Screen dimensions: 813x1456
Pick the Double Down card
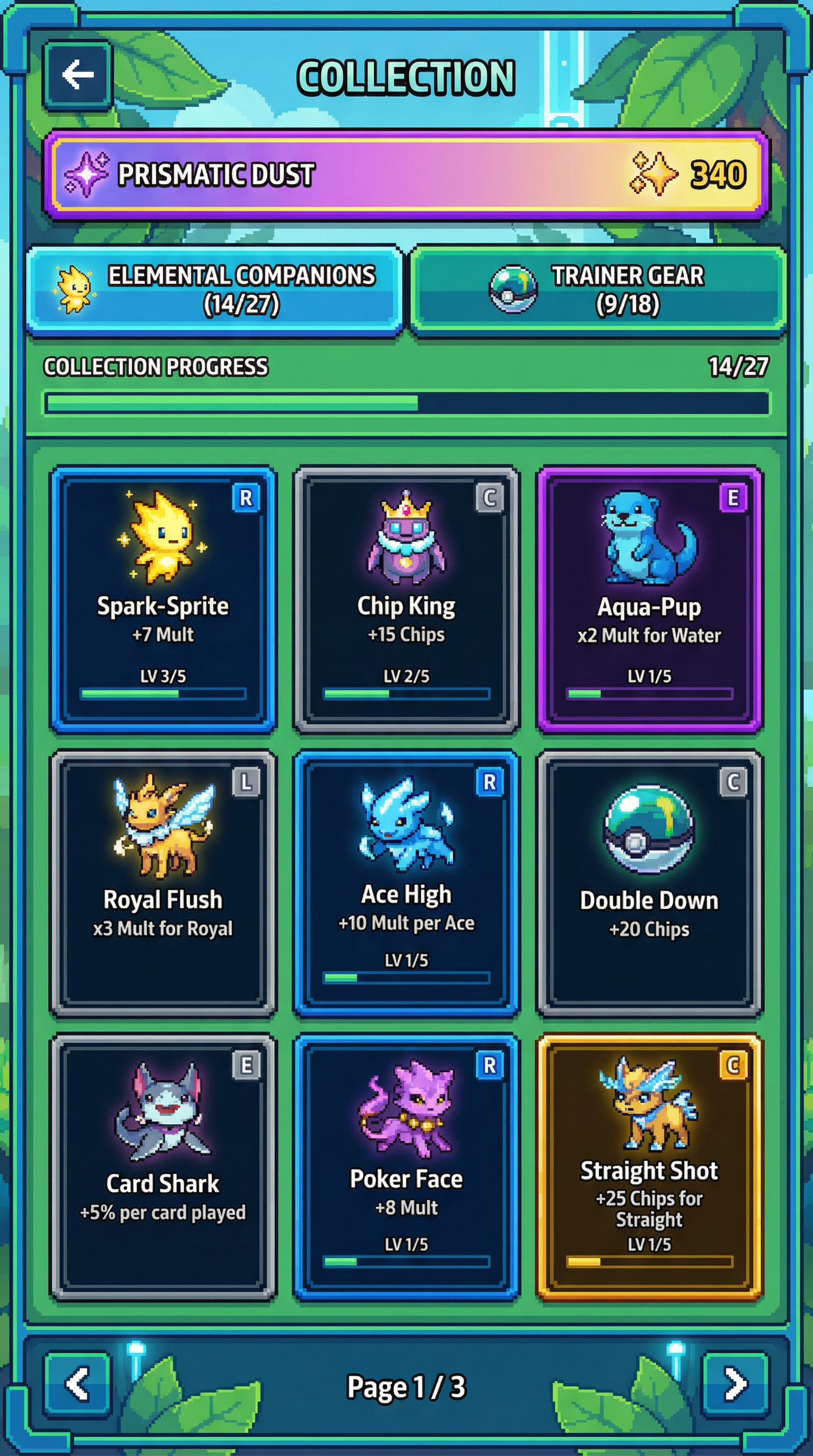pyautogui.click(x=649, y=883)
